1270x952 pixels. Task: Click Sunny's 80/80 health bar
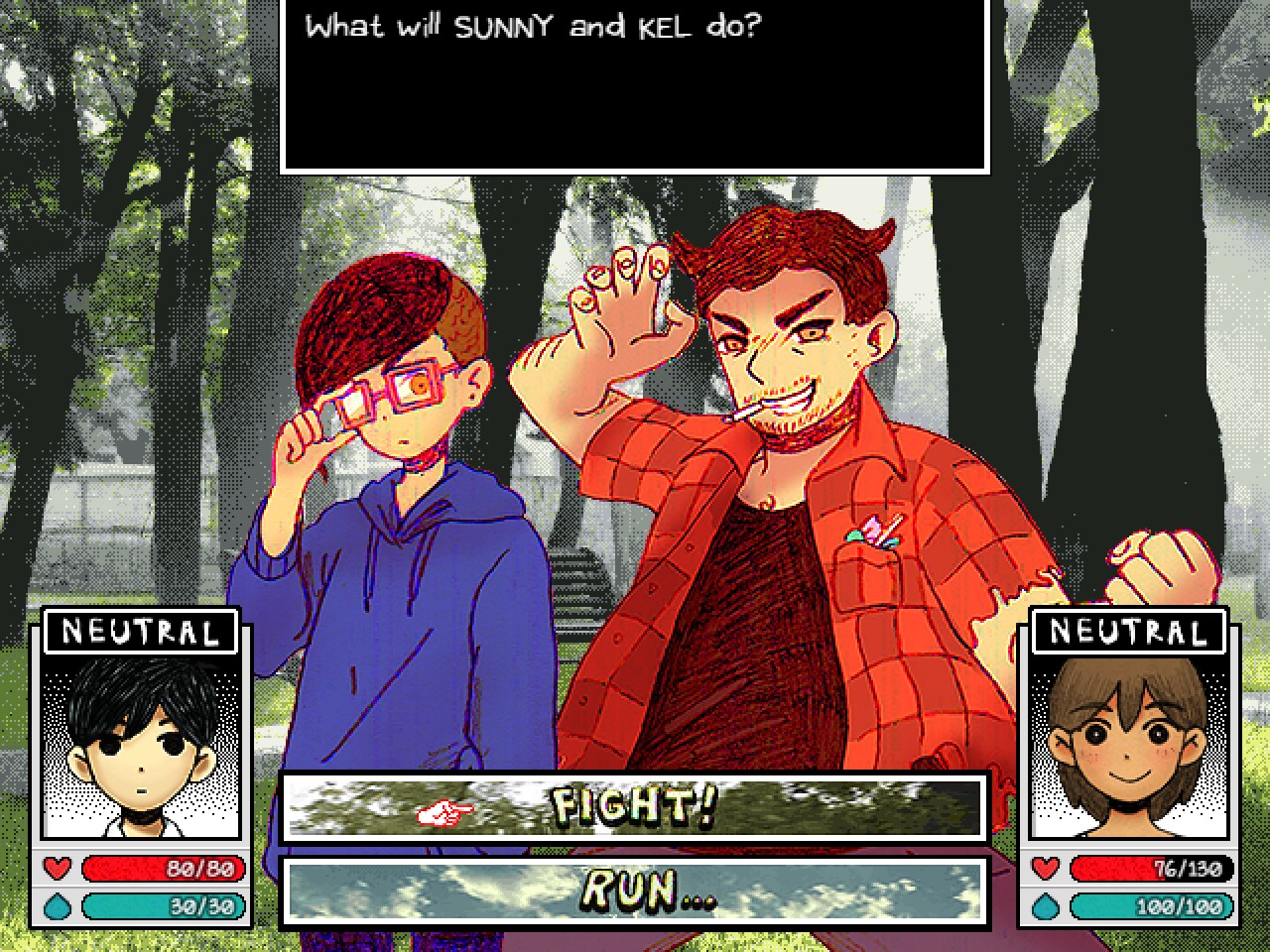point(162,869)
